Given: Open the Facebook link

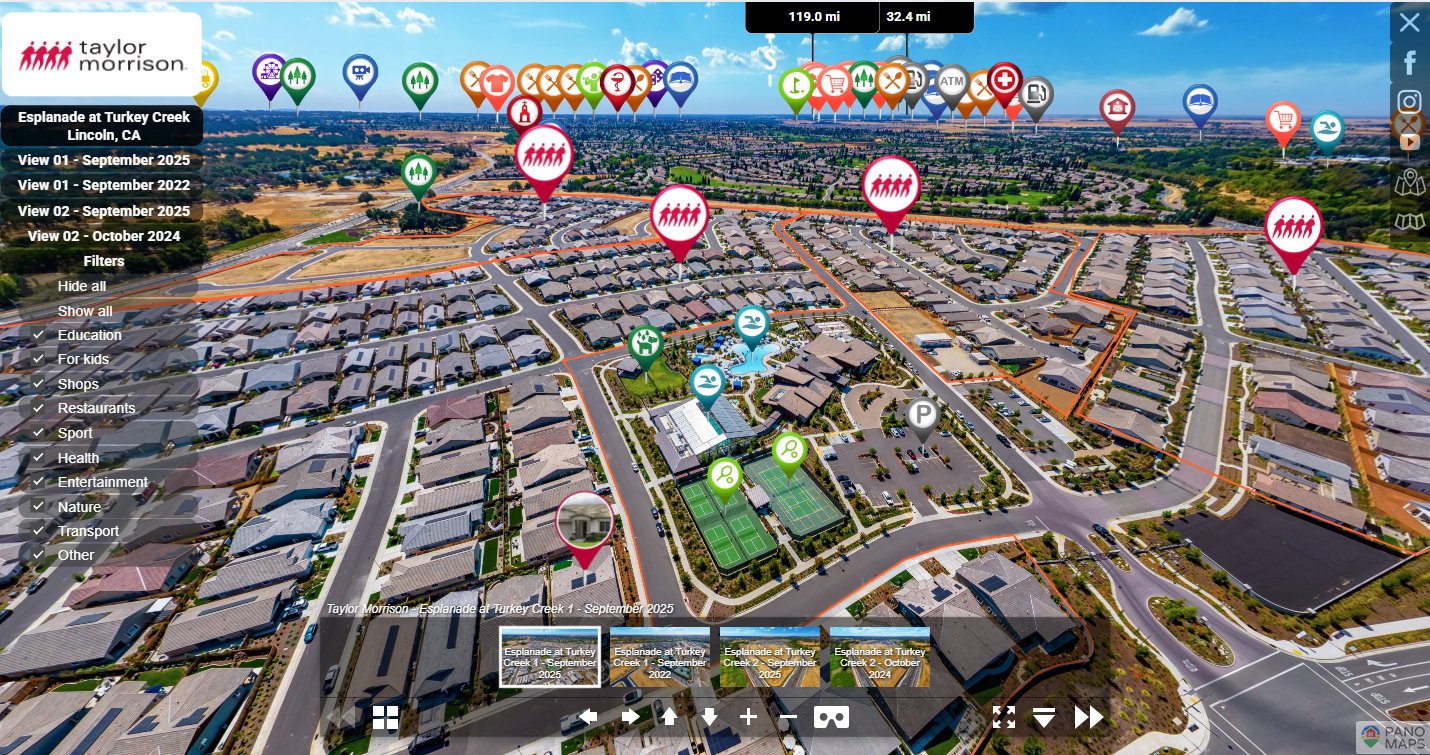Looking at the screenshot, I should click(x=1410, y=62).
